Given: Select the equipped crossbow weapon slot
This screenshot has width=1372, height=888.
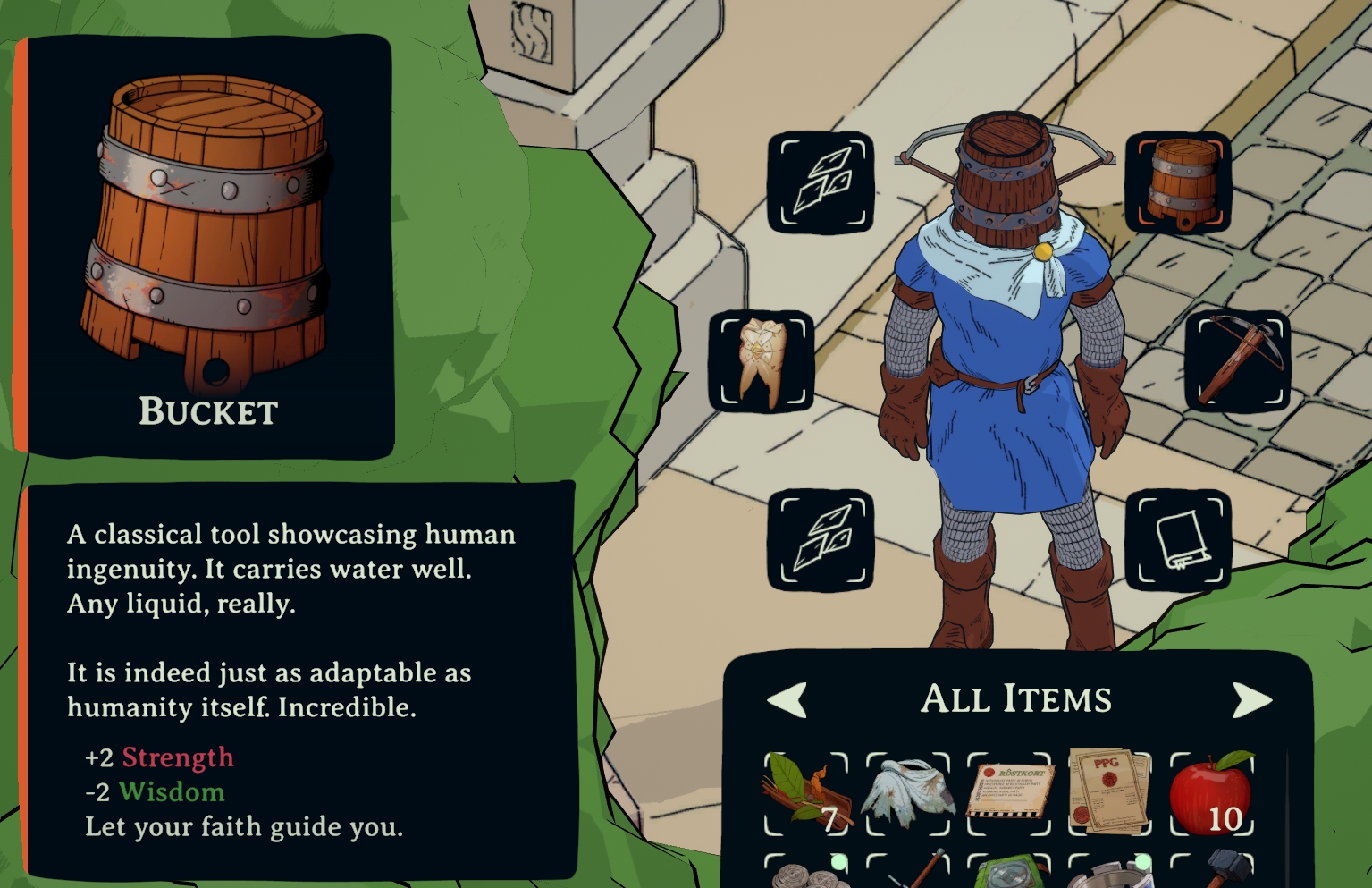Looking at the screenshot, I should (1238, 360).
